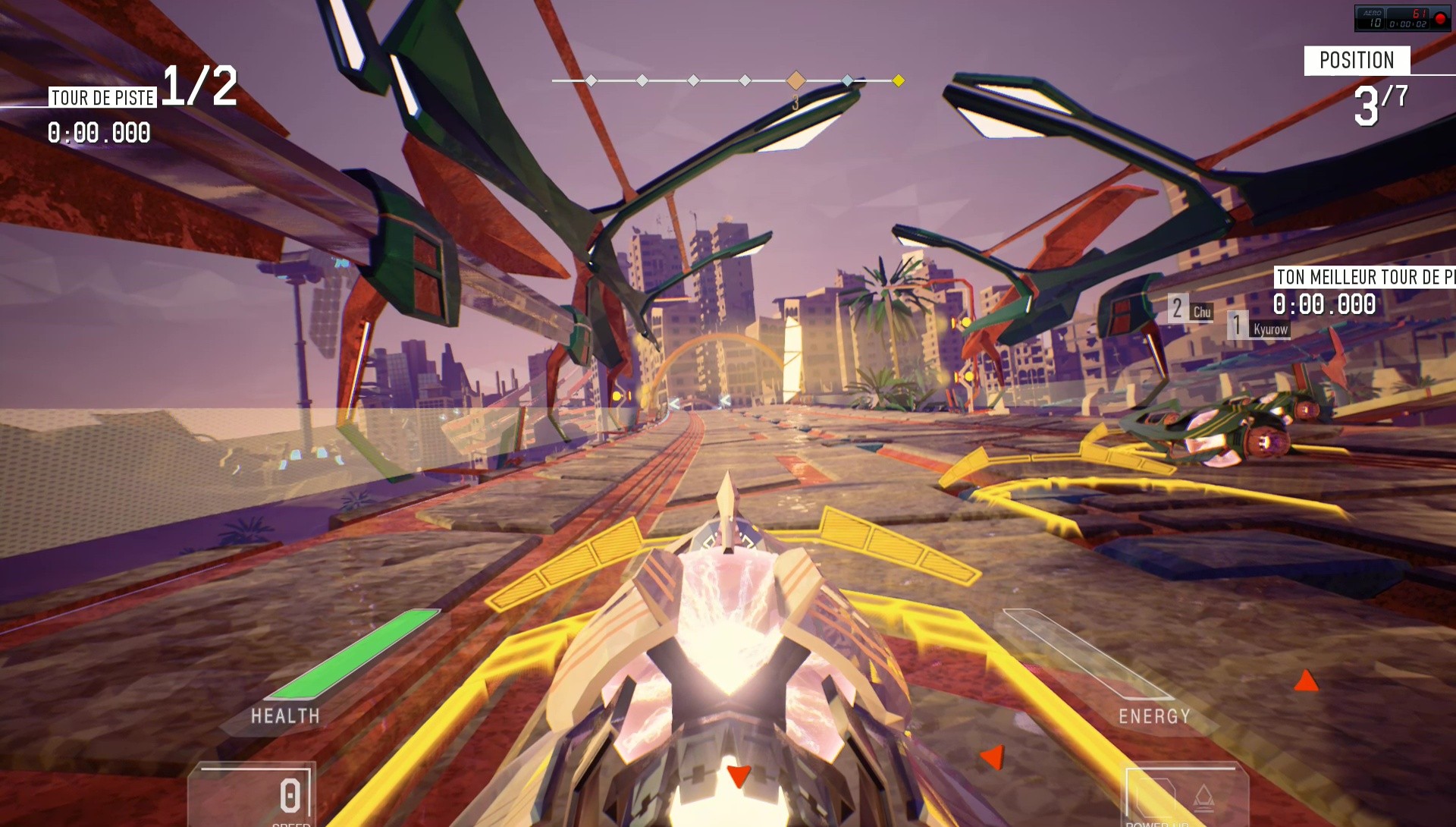Image resolution: width=1456 pixels, height=827 pixels.
Task: Toggle the blue diamond racer marker
Action: pyautogui.click(x=847, y=80)
